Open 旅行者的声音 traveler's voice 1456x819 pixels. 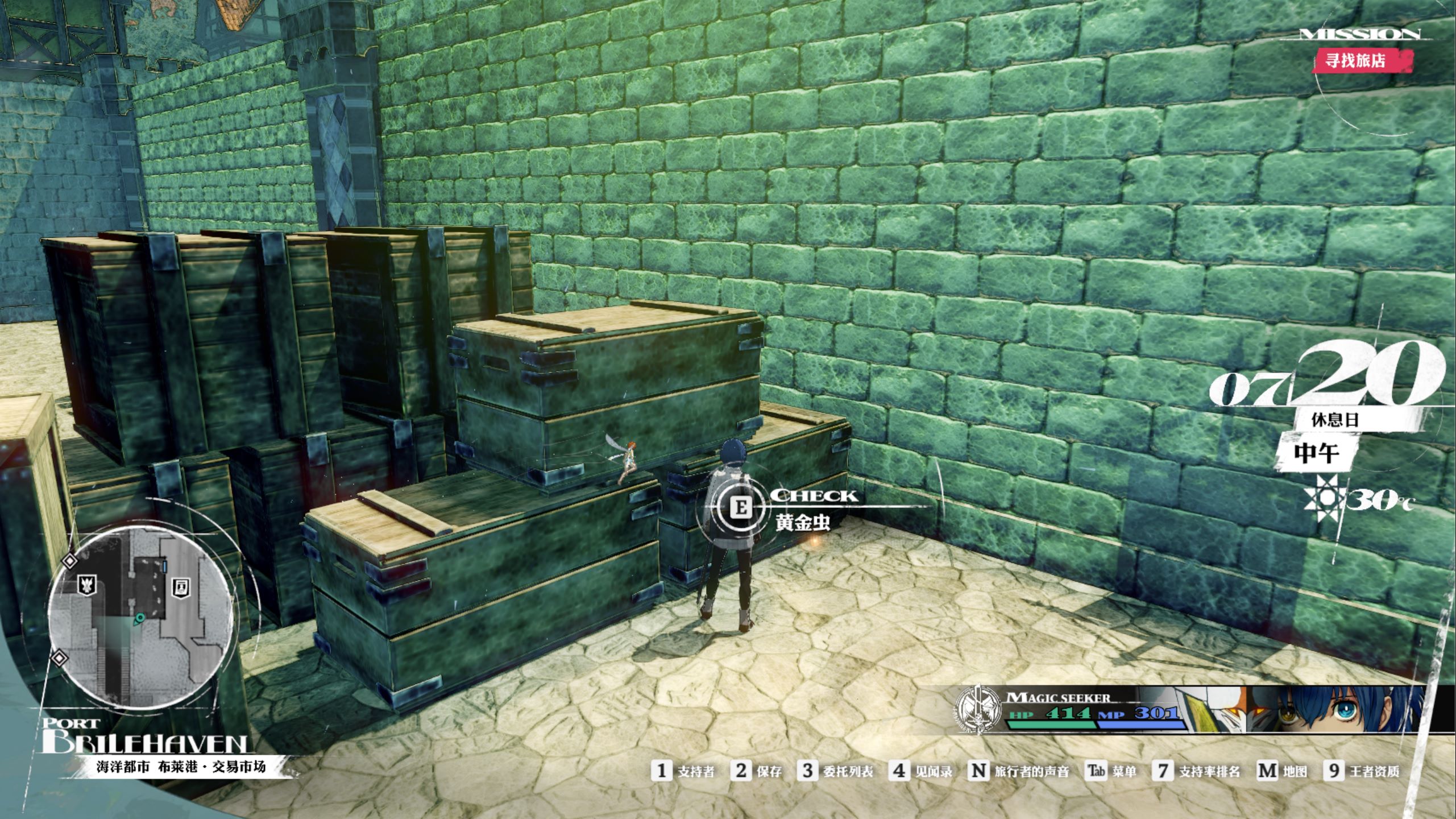[1019, 771]
